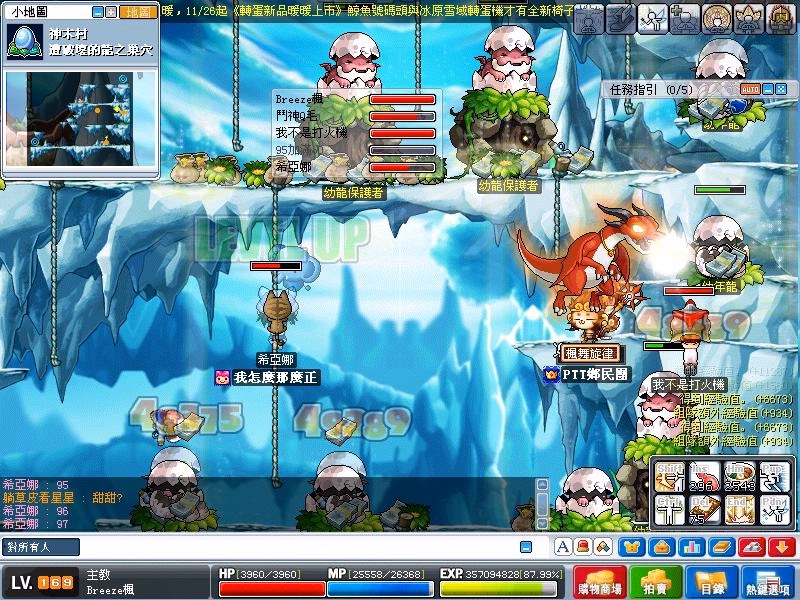Image resolution: width=800 pixels, height=600 pixels.
Task: Minimize the 小地圖 minimap window
Action: [98, 13]
